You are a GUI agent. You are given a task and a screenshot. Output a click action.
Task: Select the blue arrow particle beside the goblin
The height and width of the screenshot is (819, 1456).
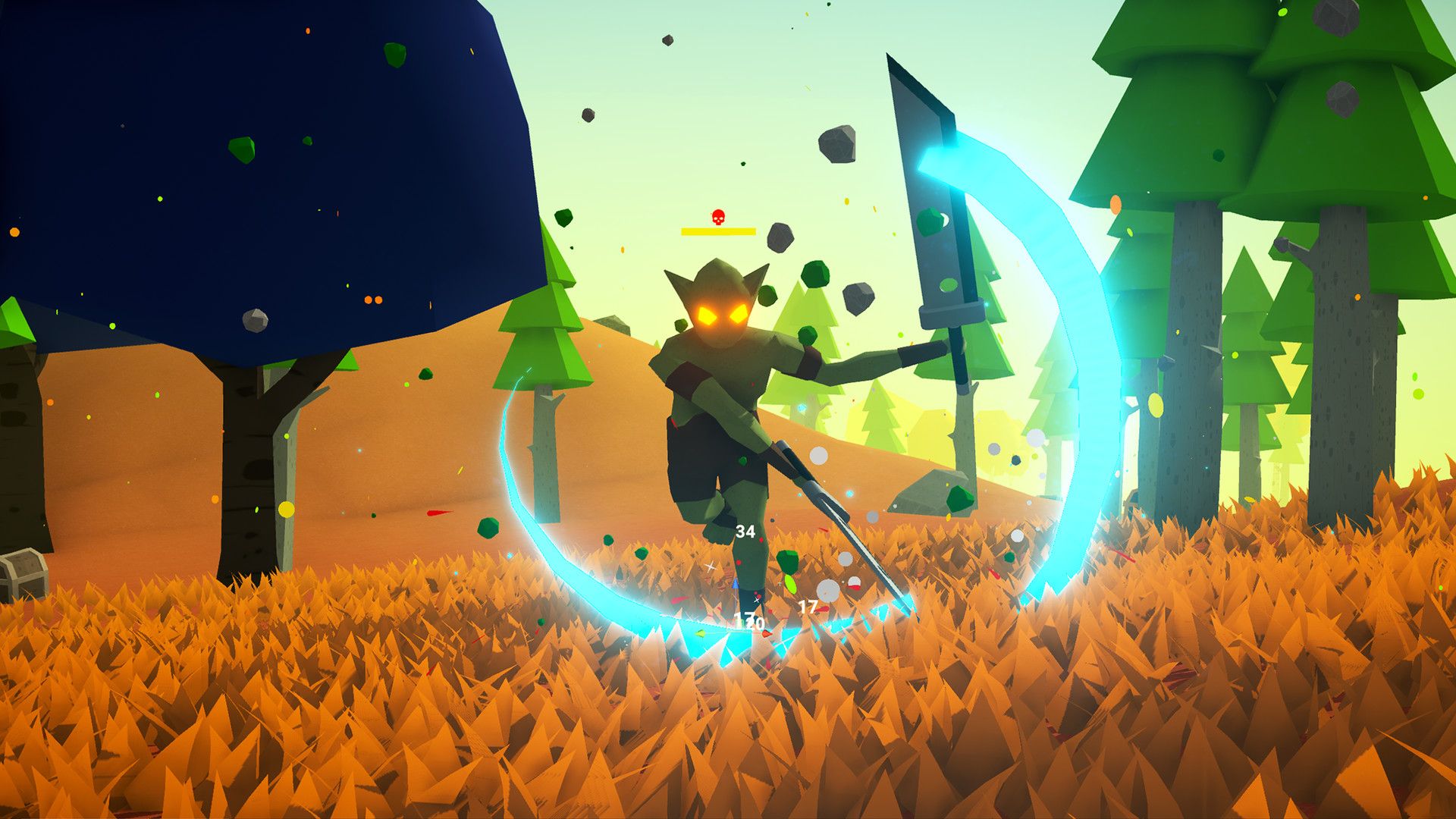click(x=735, y=585)
